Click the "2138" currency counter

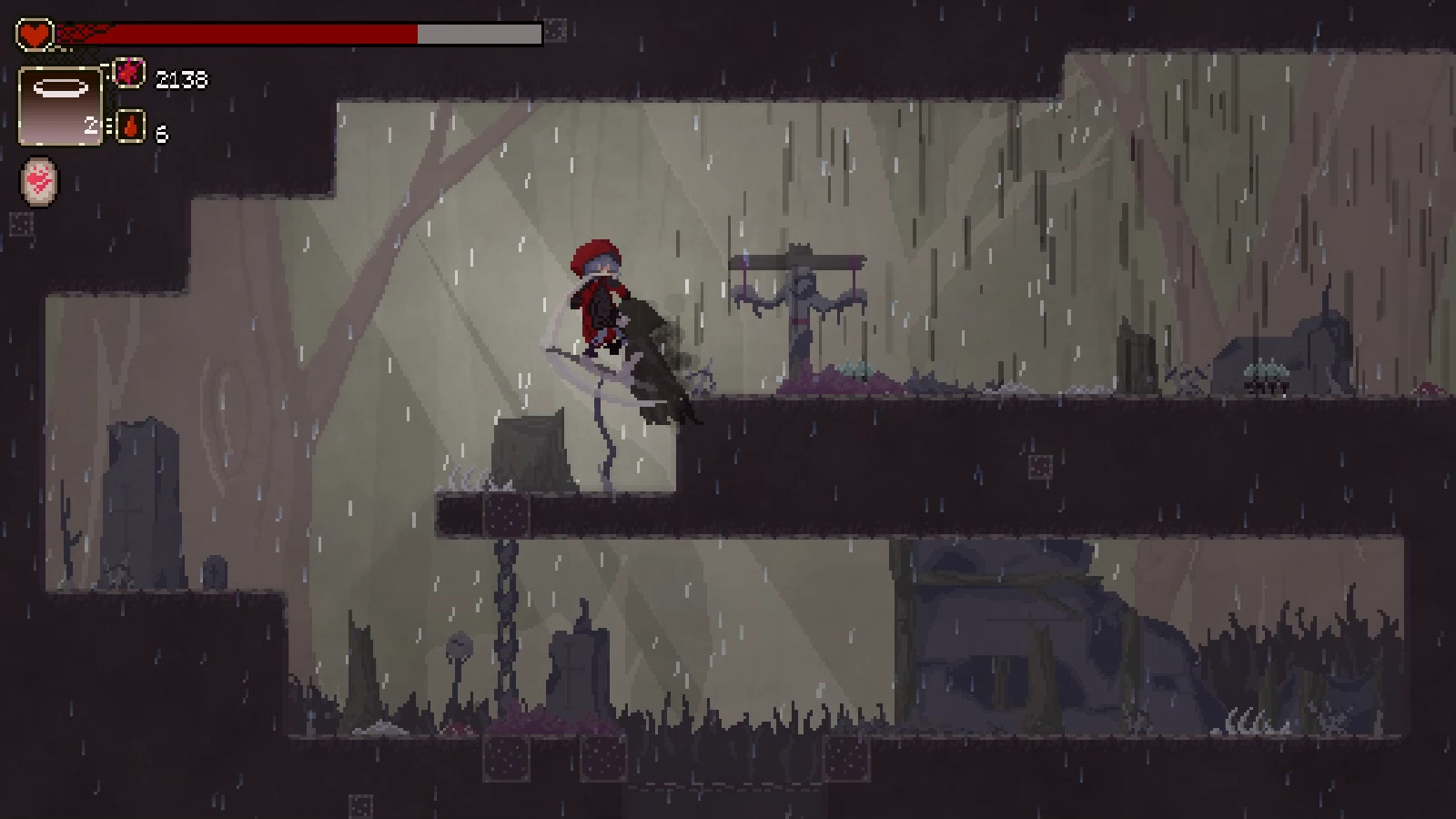pyautogui.click(x=180, y=77)
